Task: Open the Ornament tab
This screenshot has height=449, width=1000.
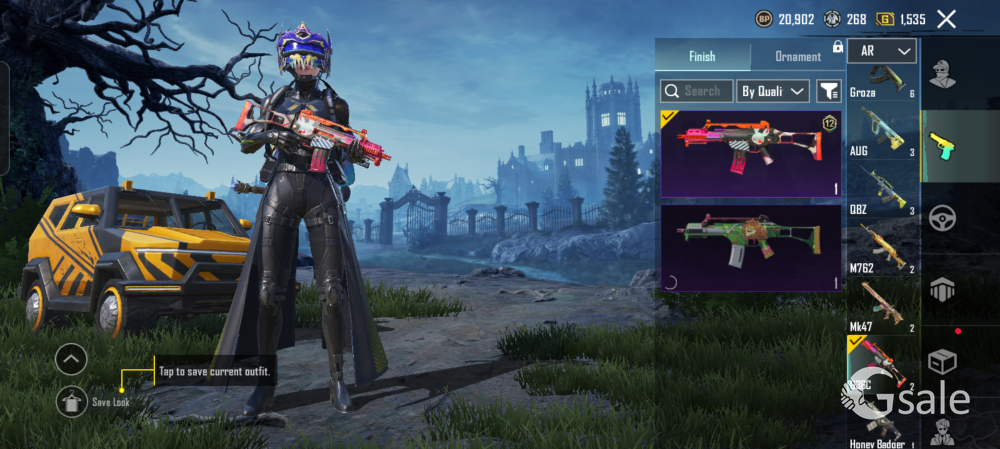Action: 798,57
